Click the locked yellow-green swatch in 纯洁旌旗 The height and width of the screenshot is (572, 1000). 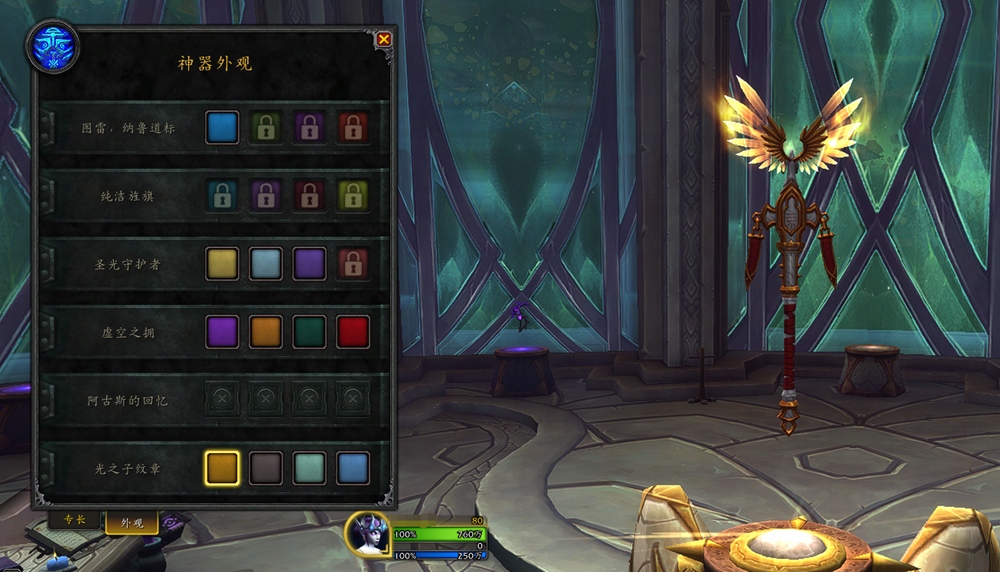click(353, 196)
